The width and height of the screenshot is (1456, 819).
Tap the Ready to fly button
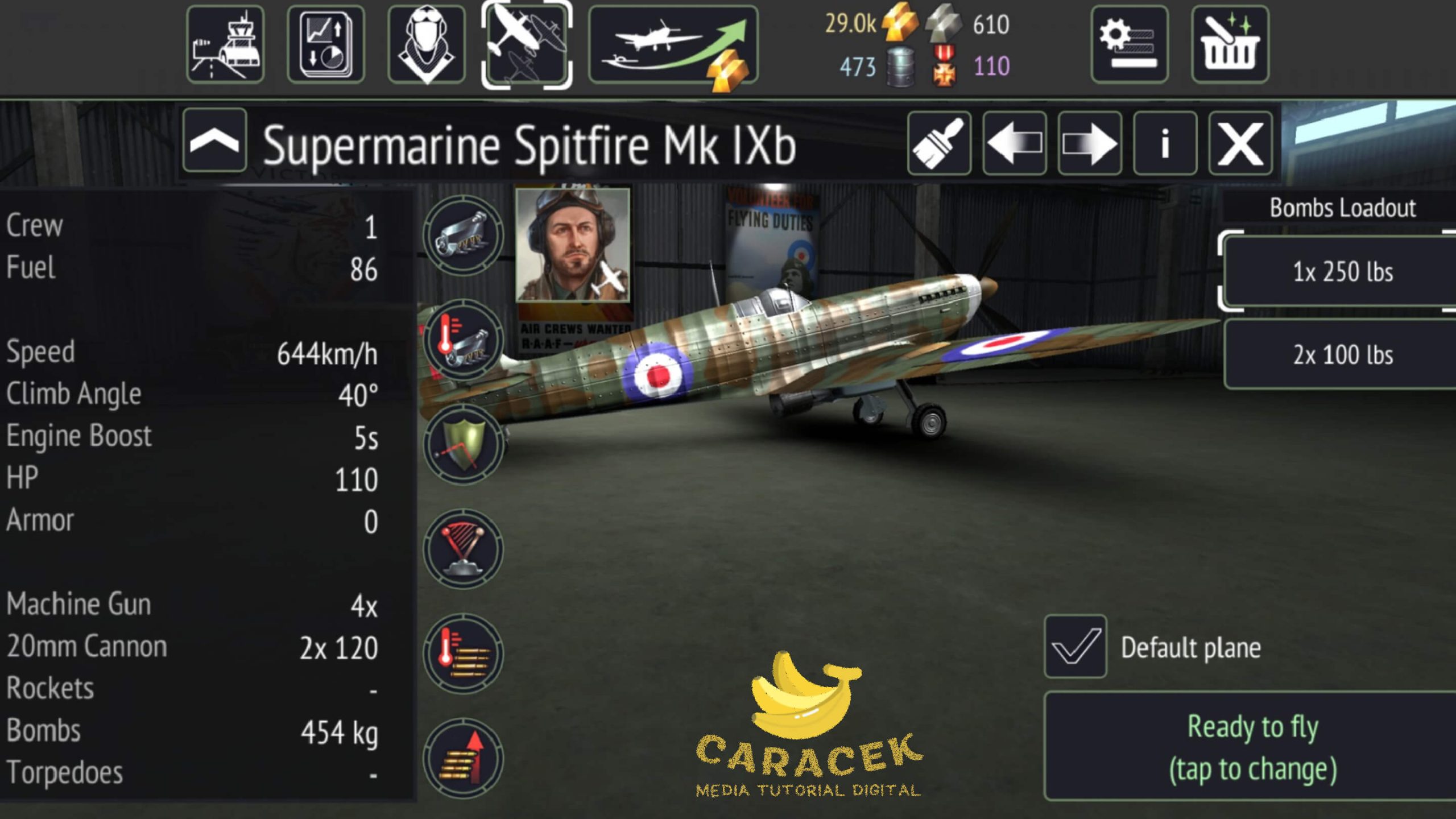1251,747
